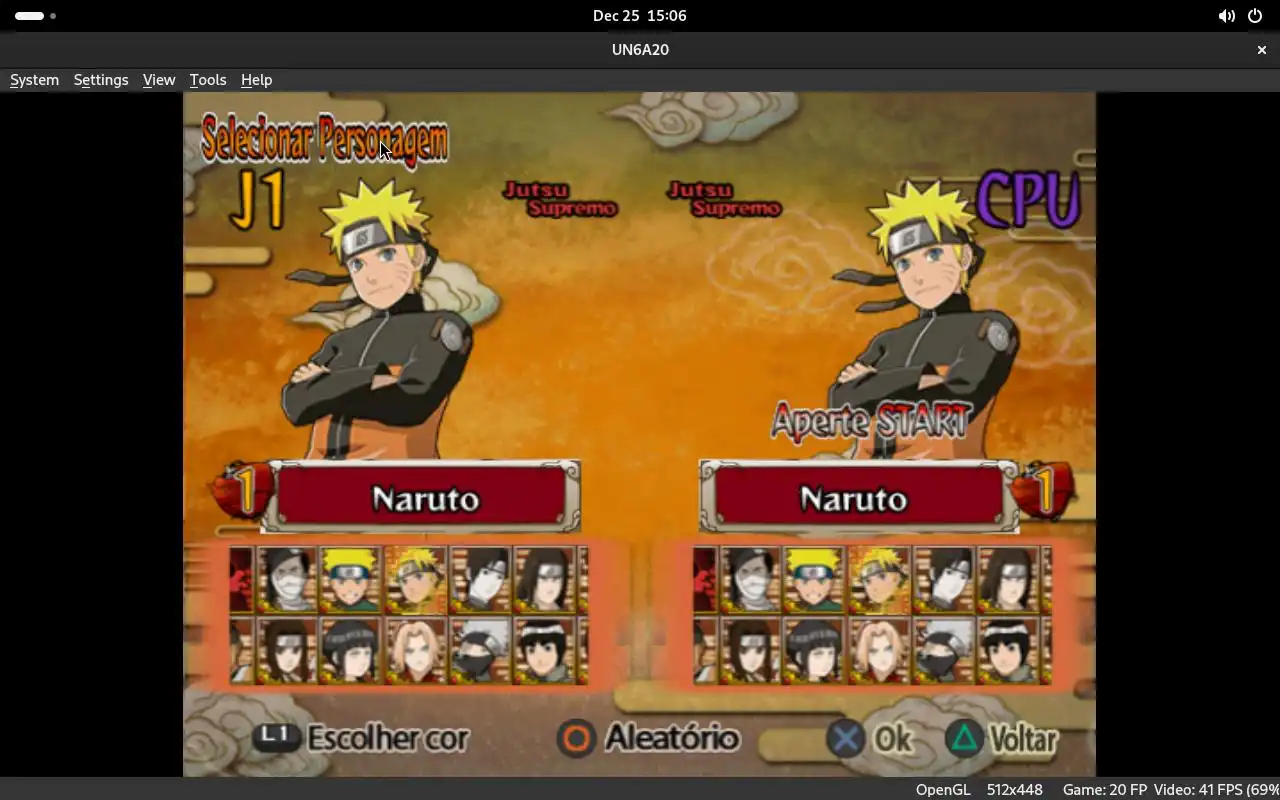Pick Hinata in the CPU roster
Screen dimensions: 1280x800
(x=815, y=651)
